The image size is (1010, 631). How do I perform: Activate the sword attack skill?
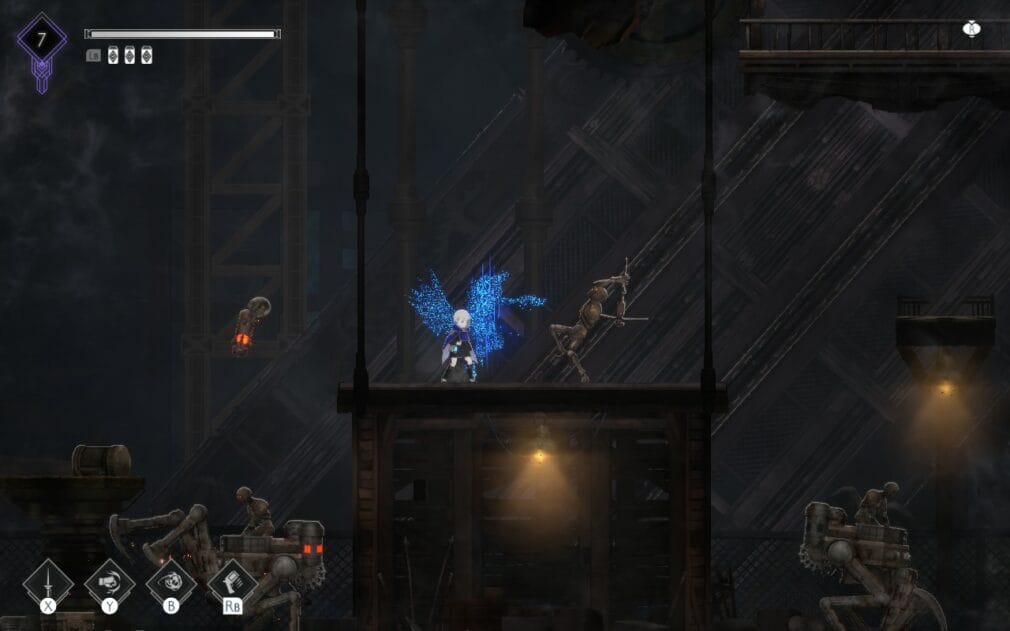[x=47, y=583]
